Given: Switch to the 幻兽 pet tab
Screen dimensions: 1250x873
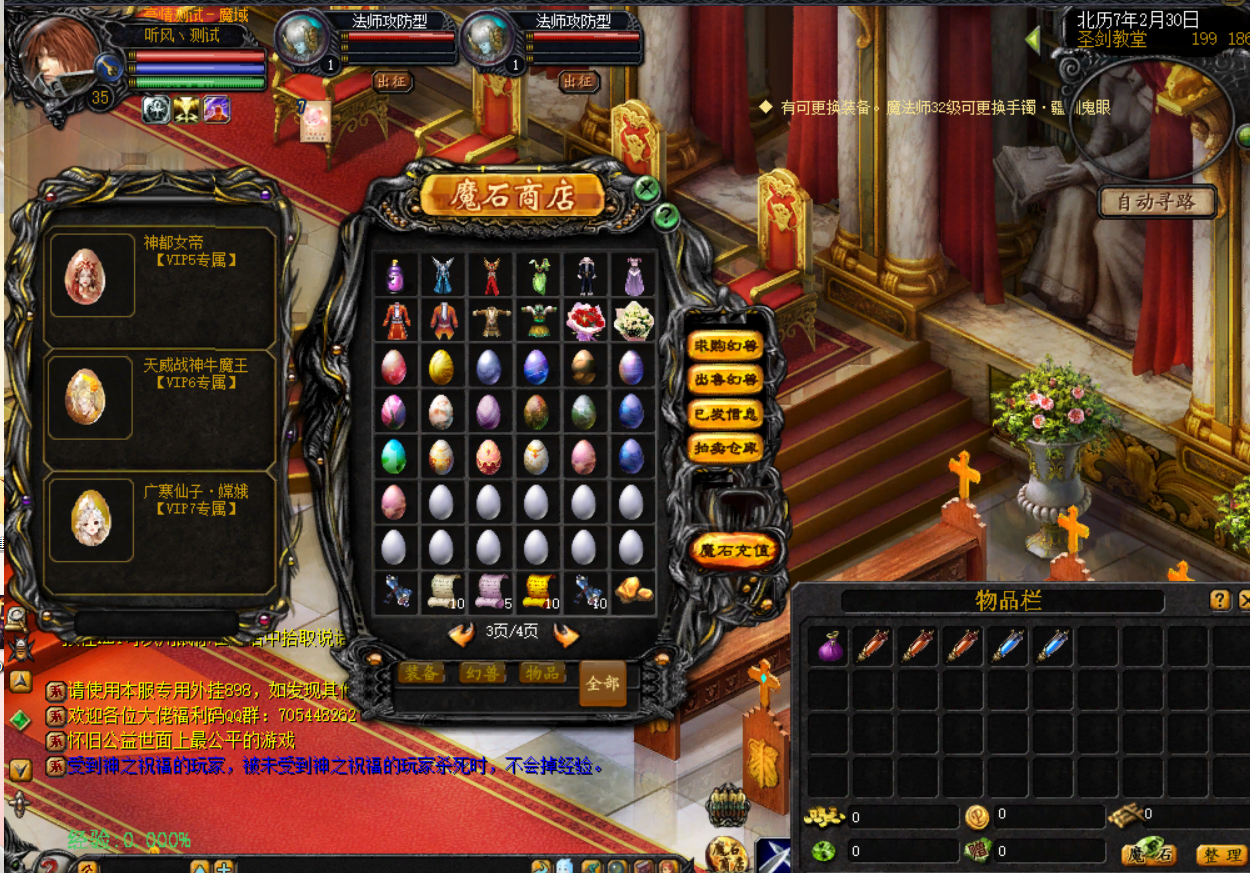Looking at the screenshot, I should (x=482, y=673).
